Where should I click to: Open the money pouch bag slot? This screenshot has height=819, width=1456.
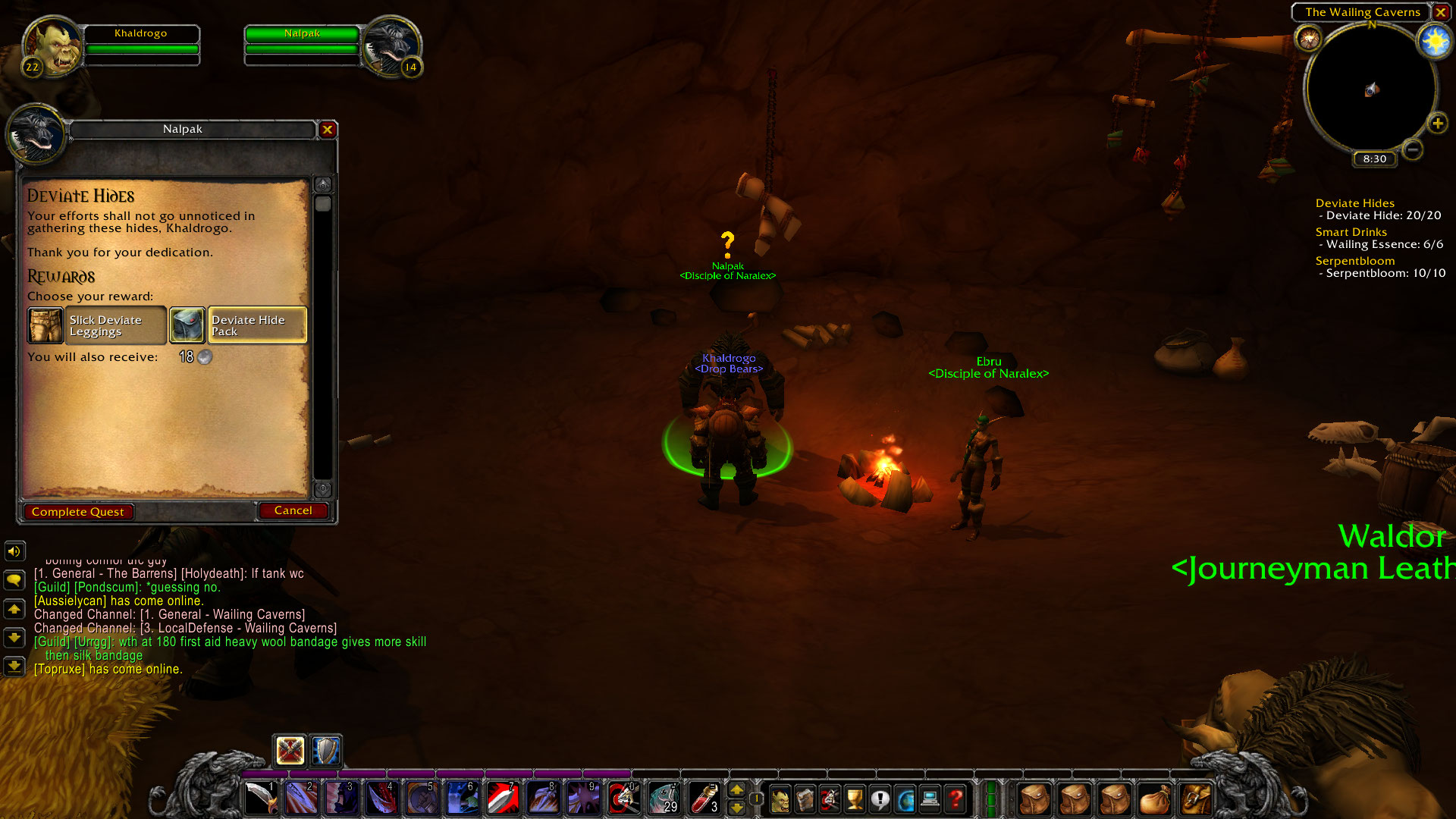pos(1154,798)
